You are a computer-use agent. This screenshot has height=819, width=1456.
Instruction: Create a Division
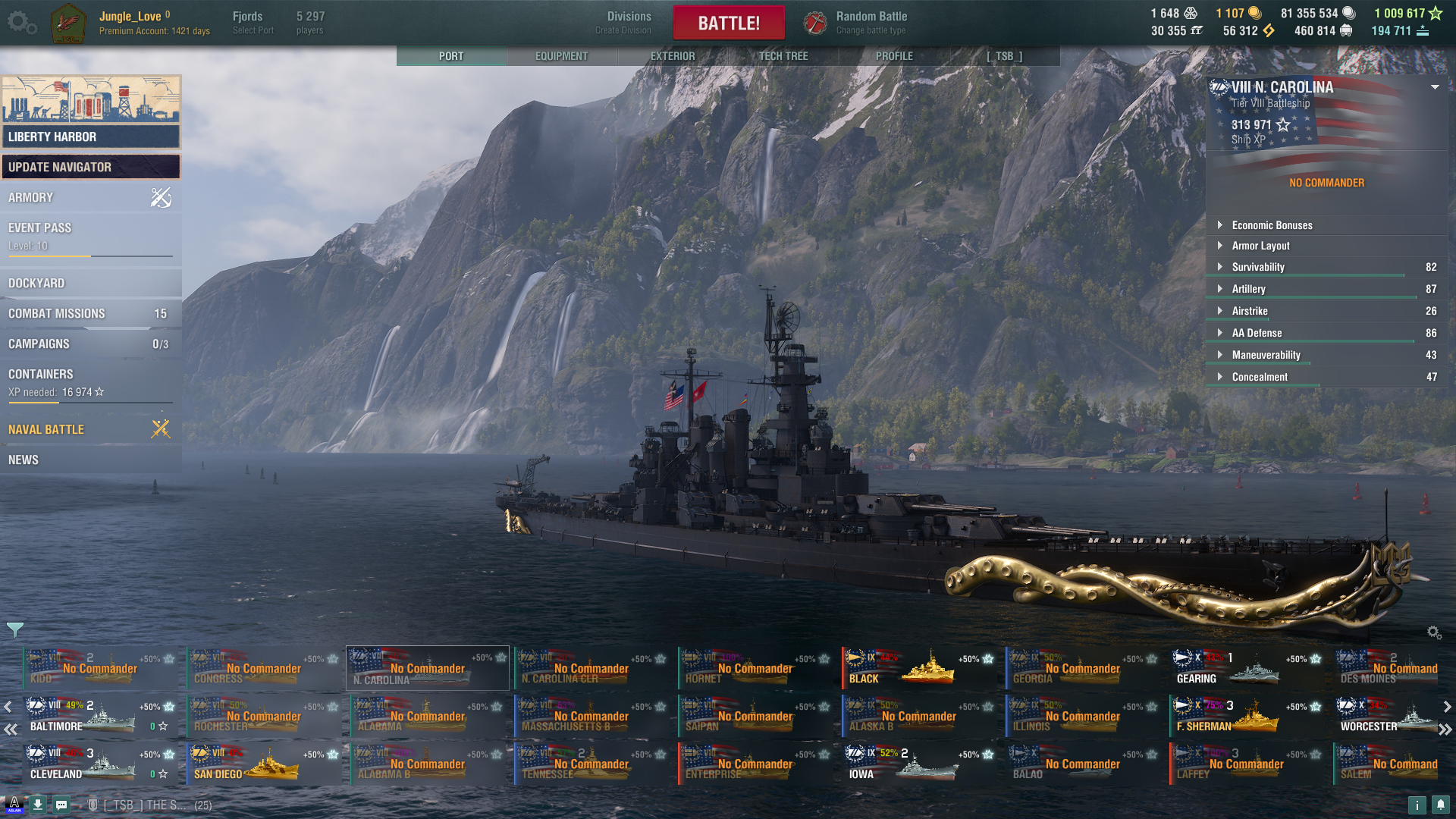point(629,23)
